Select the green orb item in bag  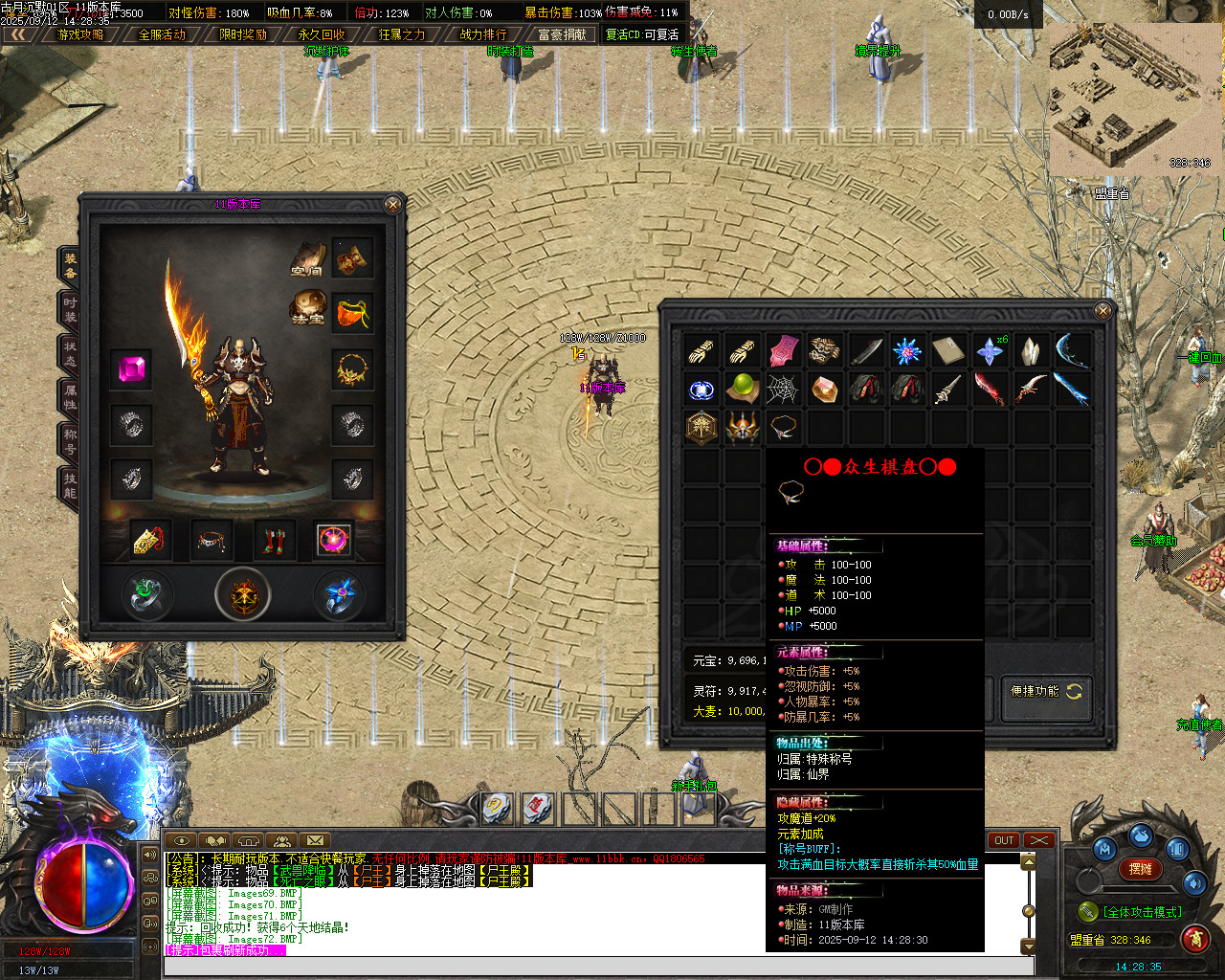click(x=742, y=390)
